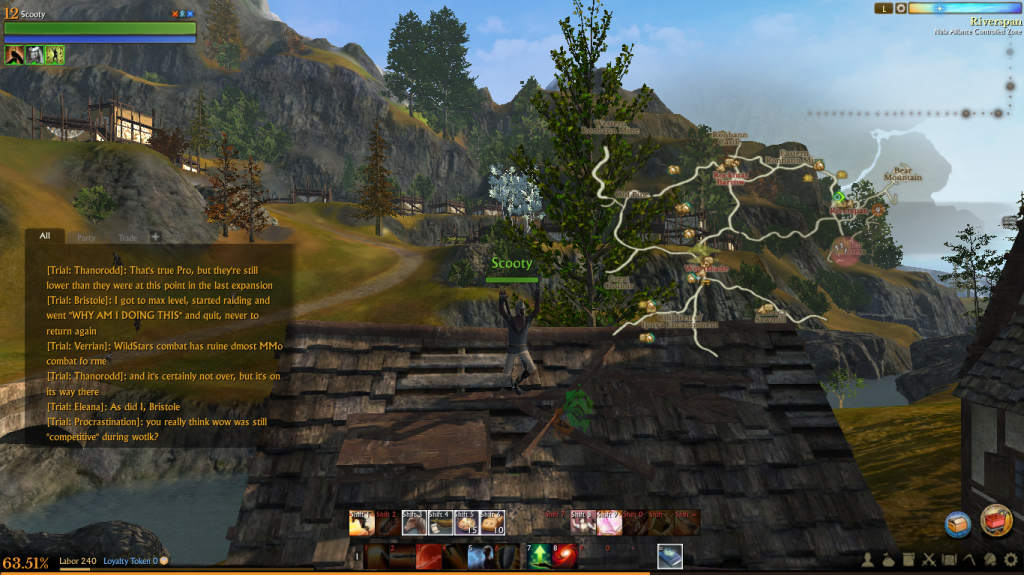1024x575 pixels.
Task: Open the character silhouette menu icon
Action: click(x=869, y=559)
